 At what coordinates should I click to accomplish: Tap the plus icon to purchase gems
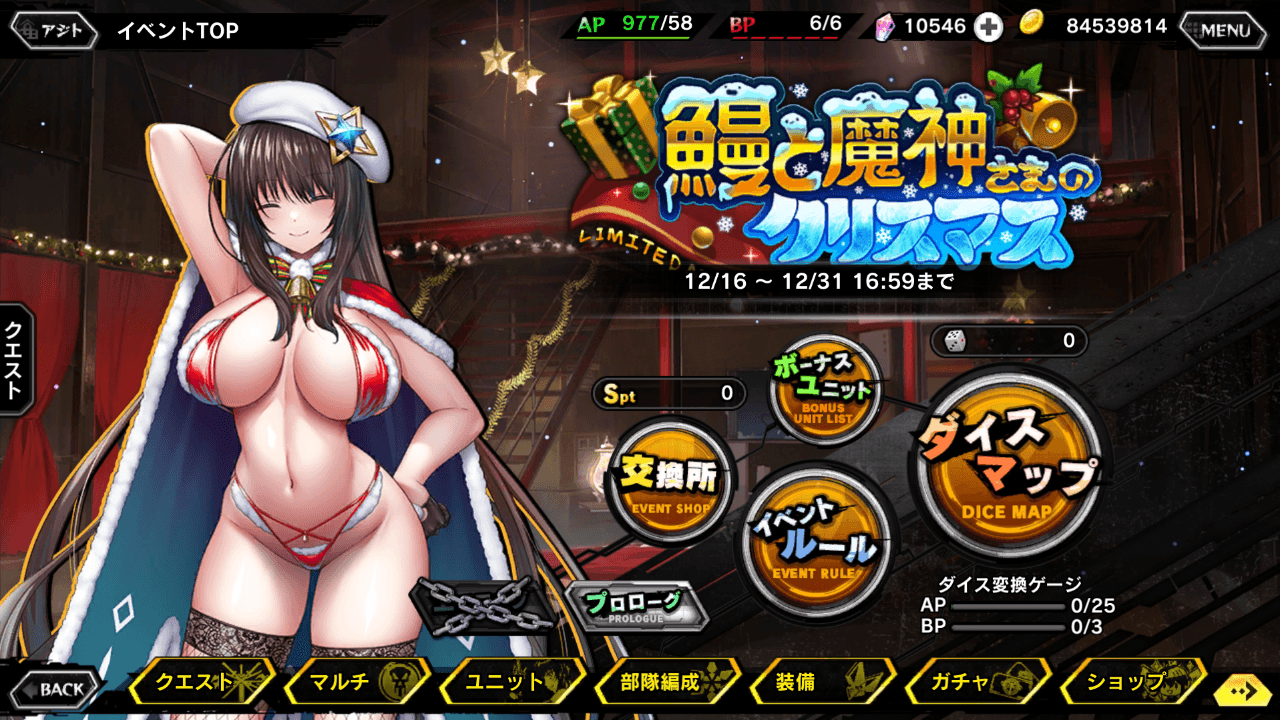tap(990, 27)
